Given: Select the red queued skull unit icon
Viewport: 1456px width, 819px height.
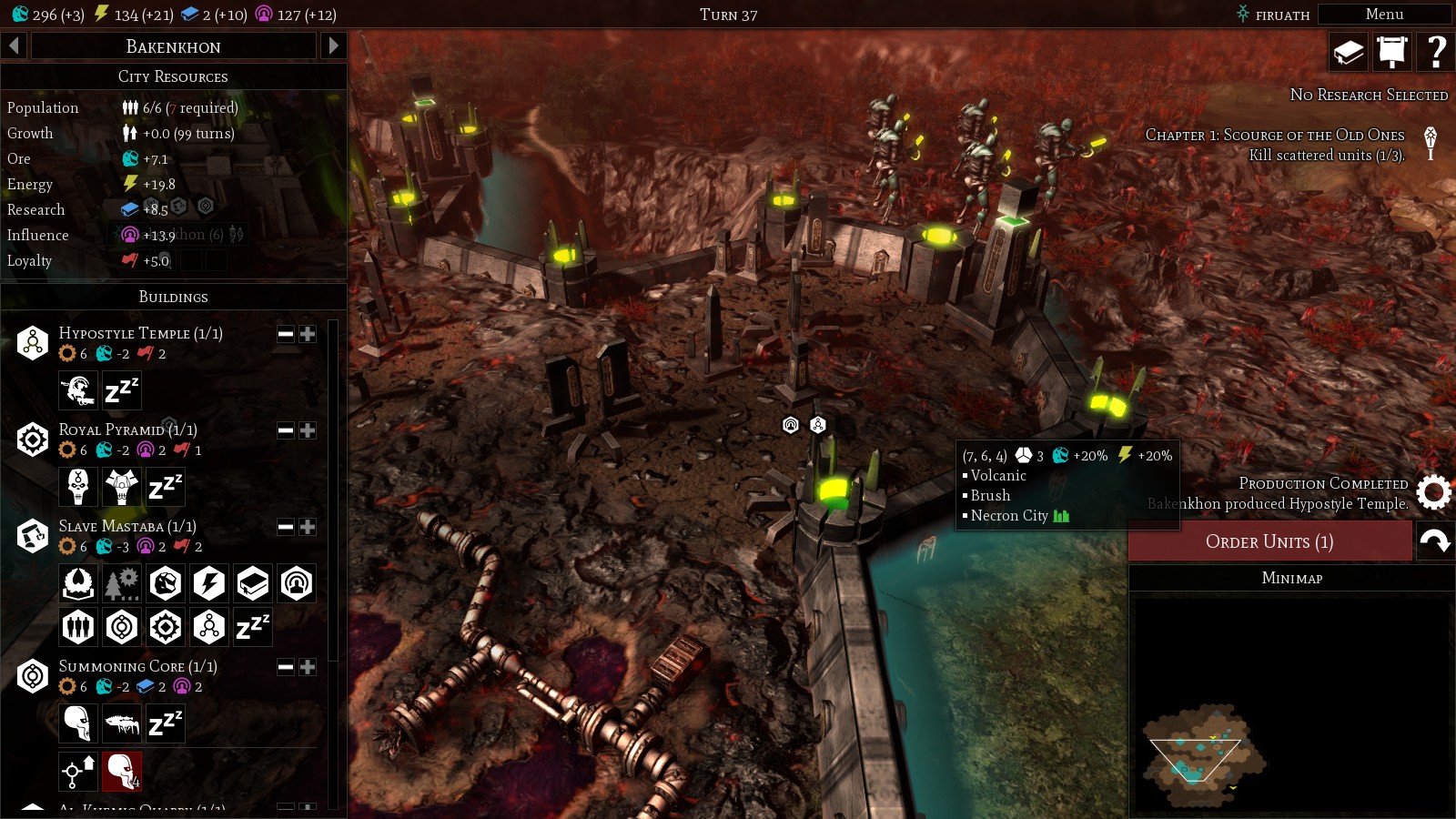Looking at the screenshot, I should pos(122,771).
